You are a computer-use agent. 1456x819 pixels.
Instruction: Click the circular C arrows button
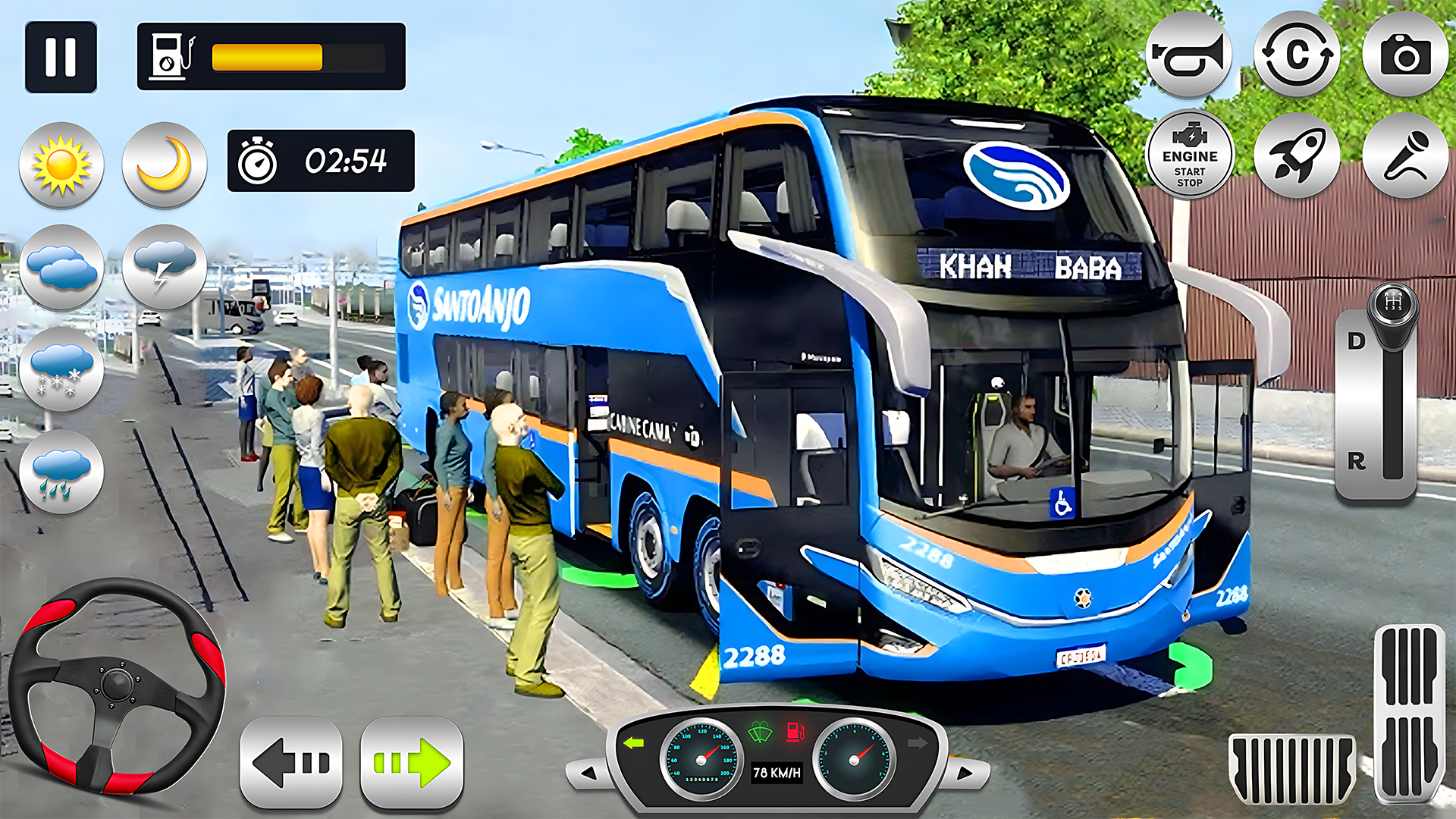[x=1297, y=55]
